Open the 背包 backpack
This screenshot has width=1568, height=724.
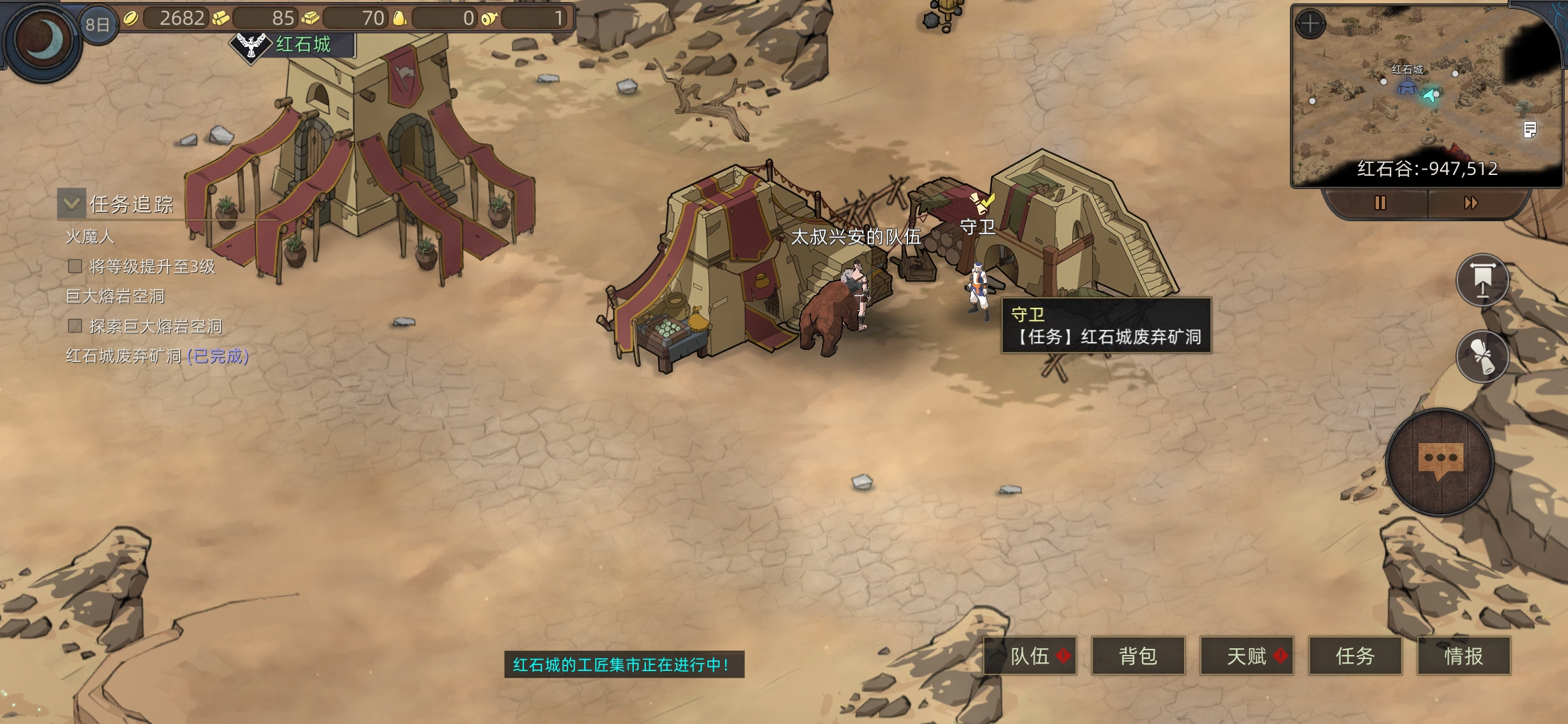click(1138, 656)
